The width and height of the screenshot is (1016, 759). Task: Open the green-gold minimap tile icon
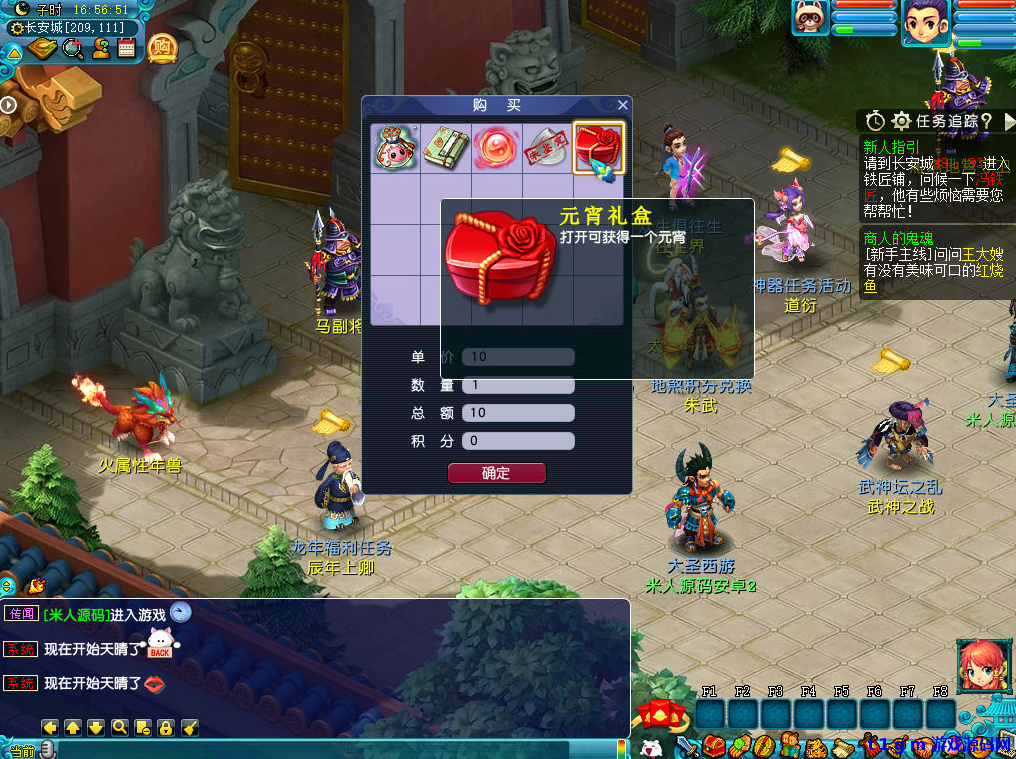pos(42,48)
